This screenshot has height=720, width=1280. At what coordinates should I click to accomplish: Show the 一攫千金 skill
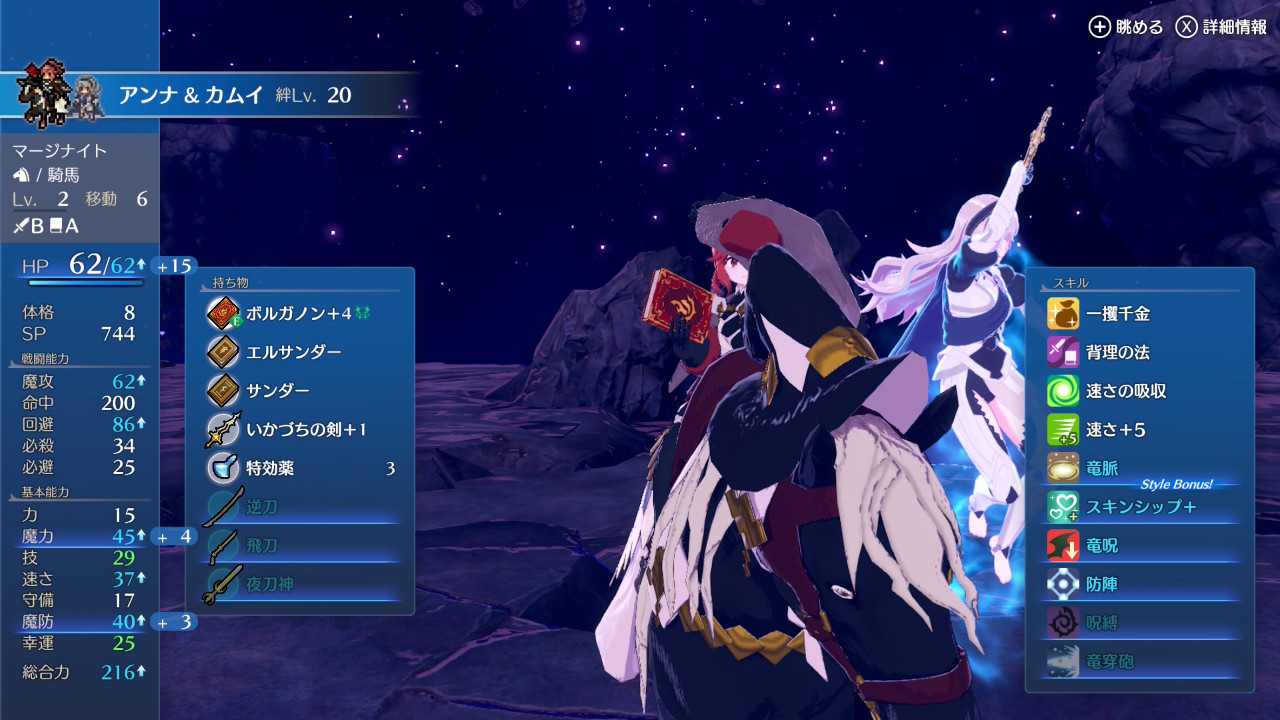click(1118, 314)
